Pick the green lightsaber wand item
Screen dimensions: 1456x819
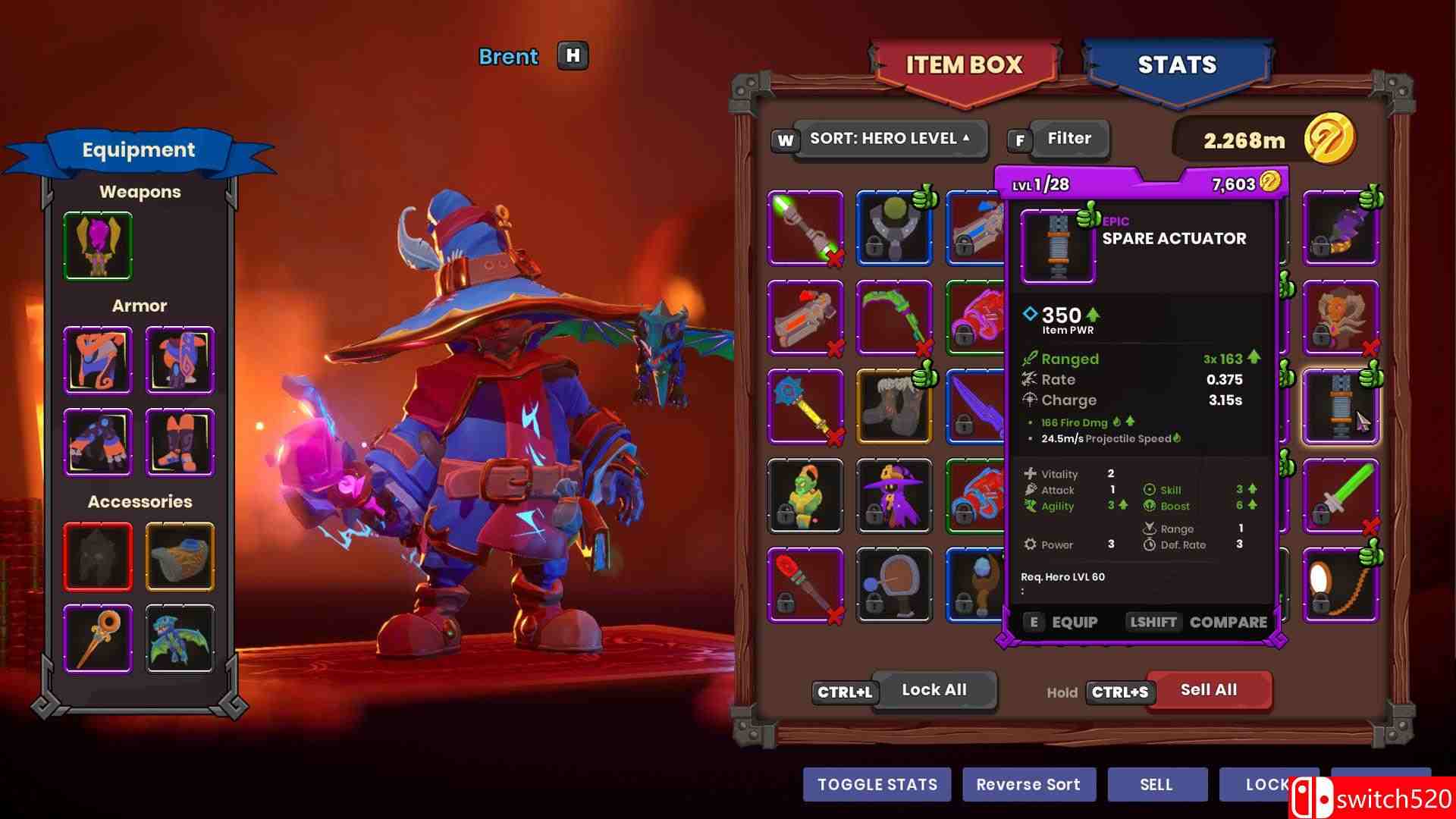pos(805,227)
